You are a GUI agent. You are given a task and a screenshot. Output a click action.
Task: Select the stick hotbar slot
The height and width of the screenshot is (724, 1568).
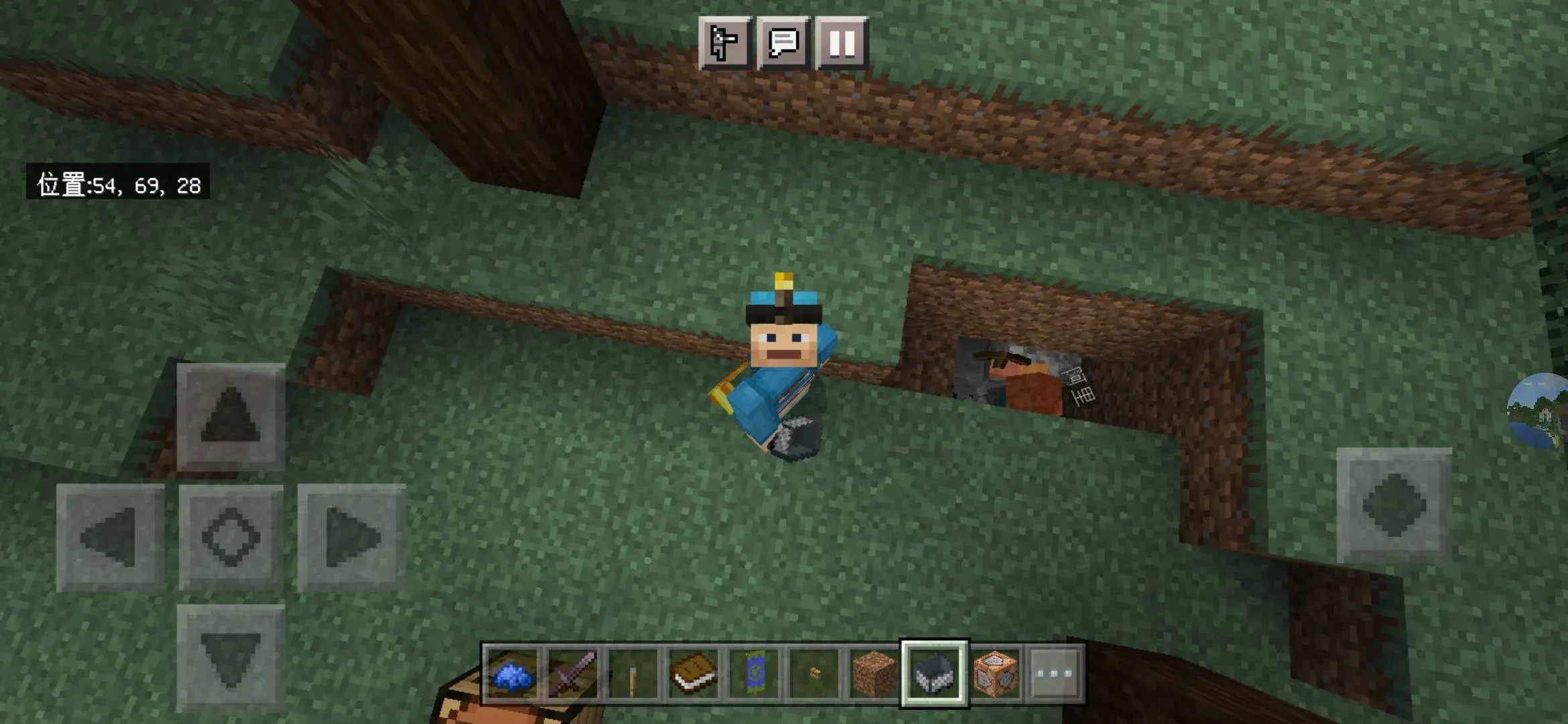pyautogui.click(x=633, y=674)
